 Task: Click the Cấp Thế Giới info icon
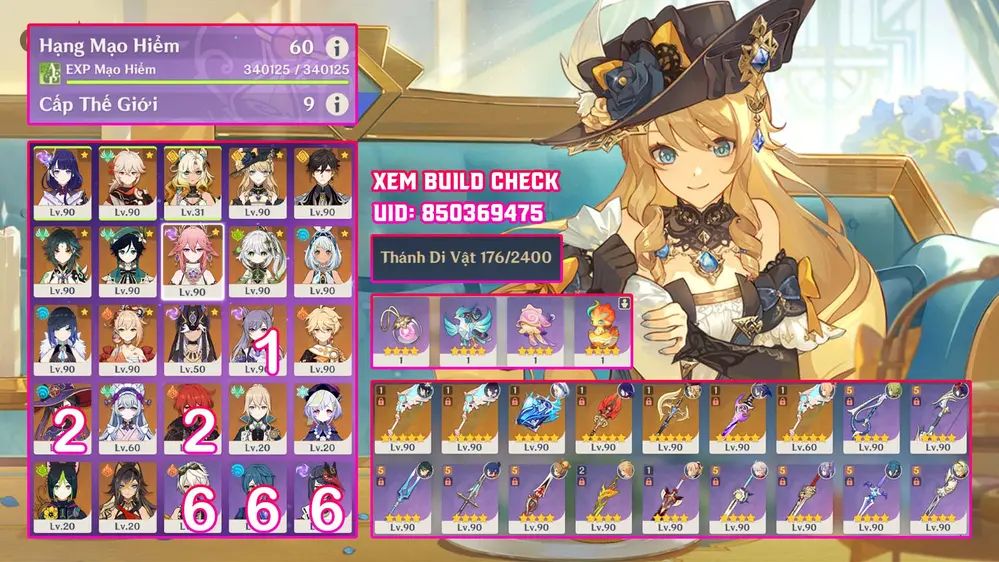coord(337,103)
